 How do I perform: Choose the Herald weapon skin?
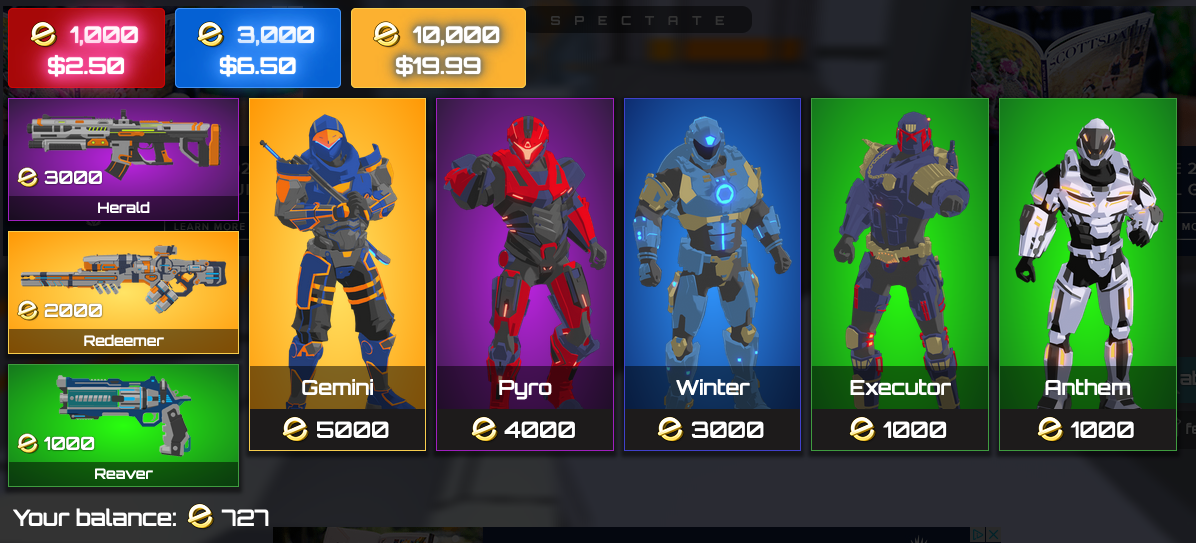coord(123,159)
